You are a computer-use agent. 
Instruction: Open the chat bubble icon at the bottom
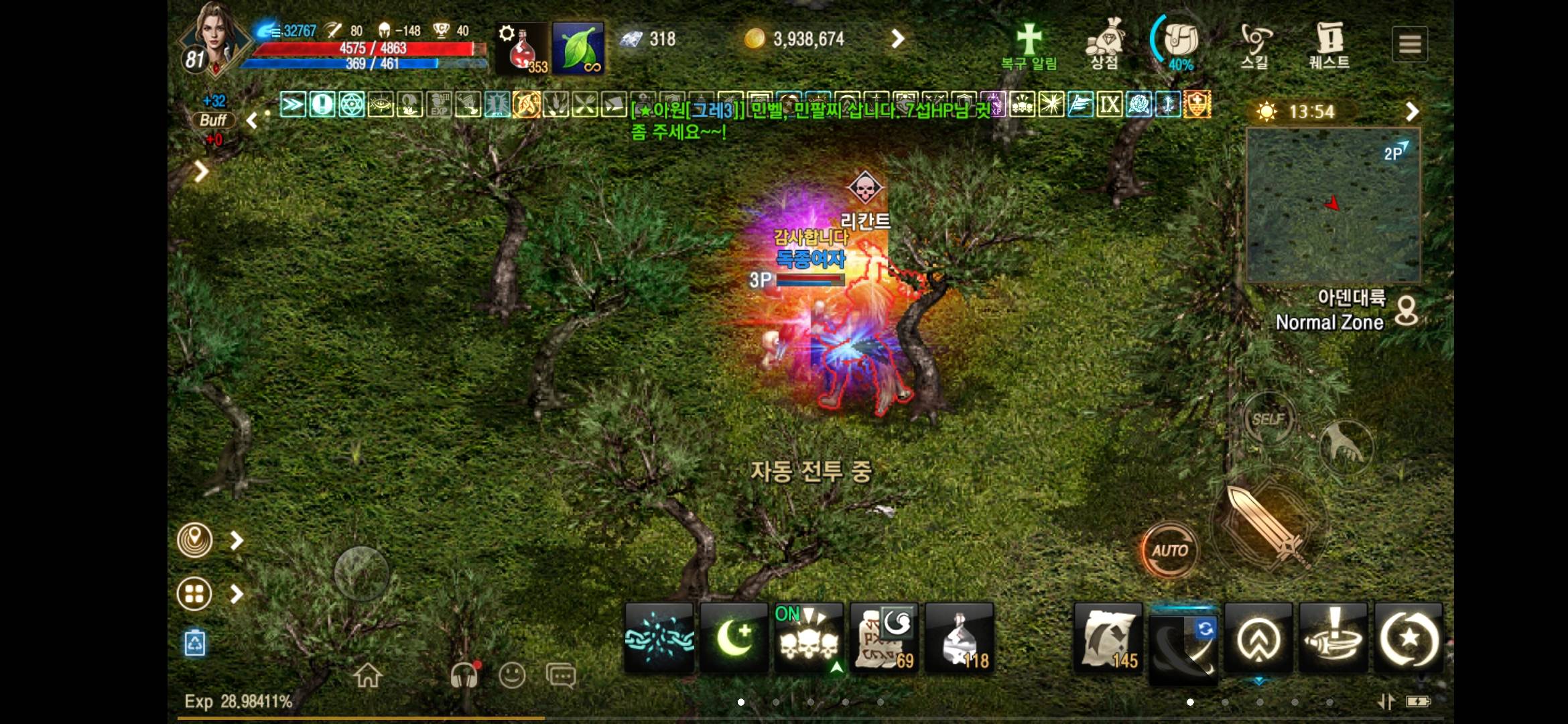[562, 675]
